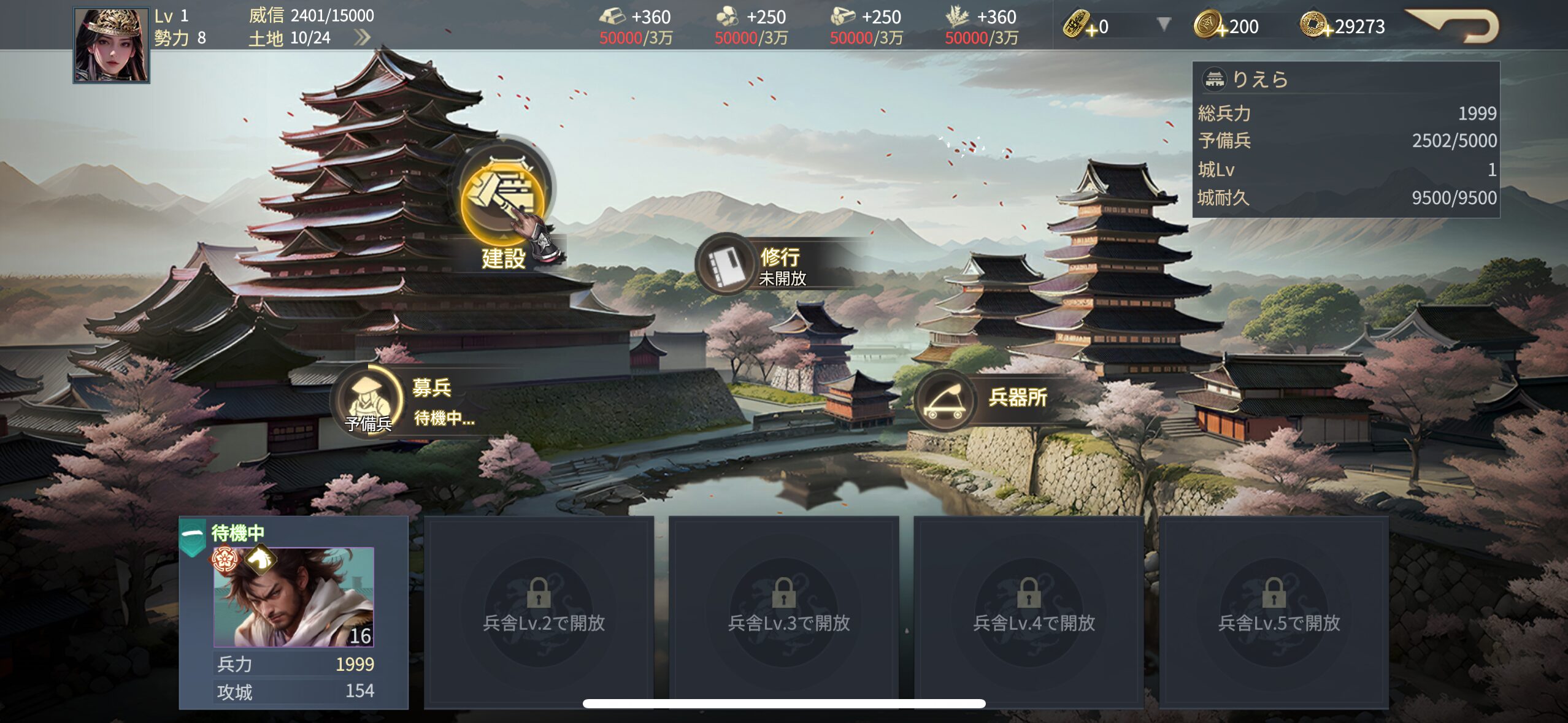Tap the slot locked until 兵舎Lv.4

pos(1029,612)
